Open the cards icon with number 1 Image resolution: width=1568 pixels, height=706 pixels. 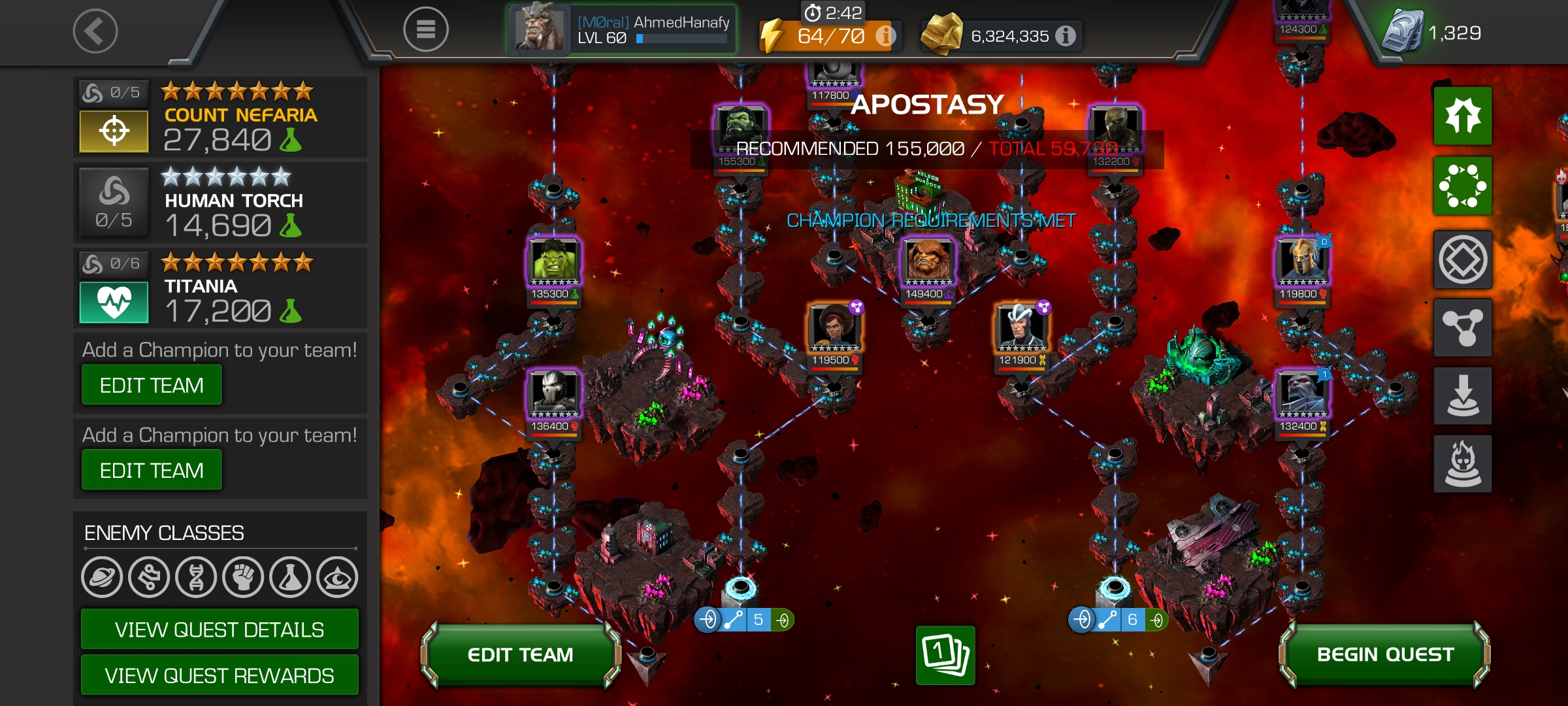pyautogui.click(x=945, y=655)
